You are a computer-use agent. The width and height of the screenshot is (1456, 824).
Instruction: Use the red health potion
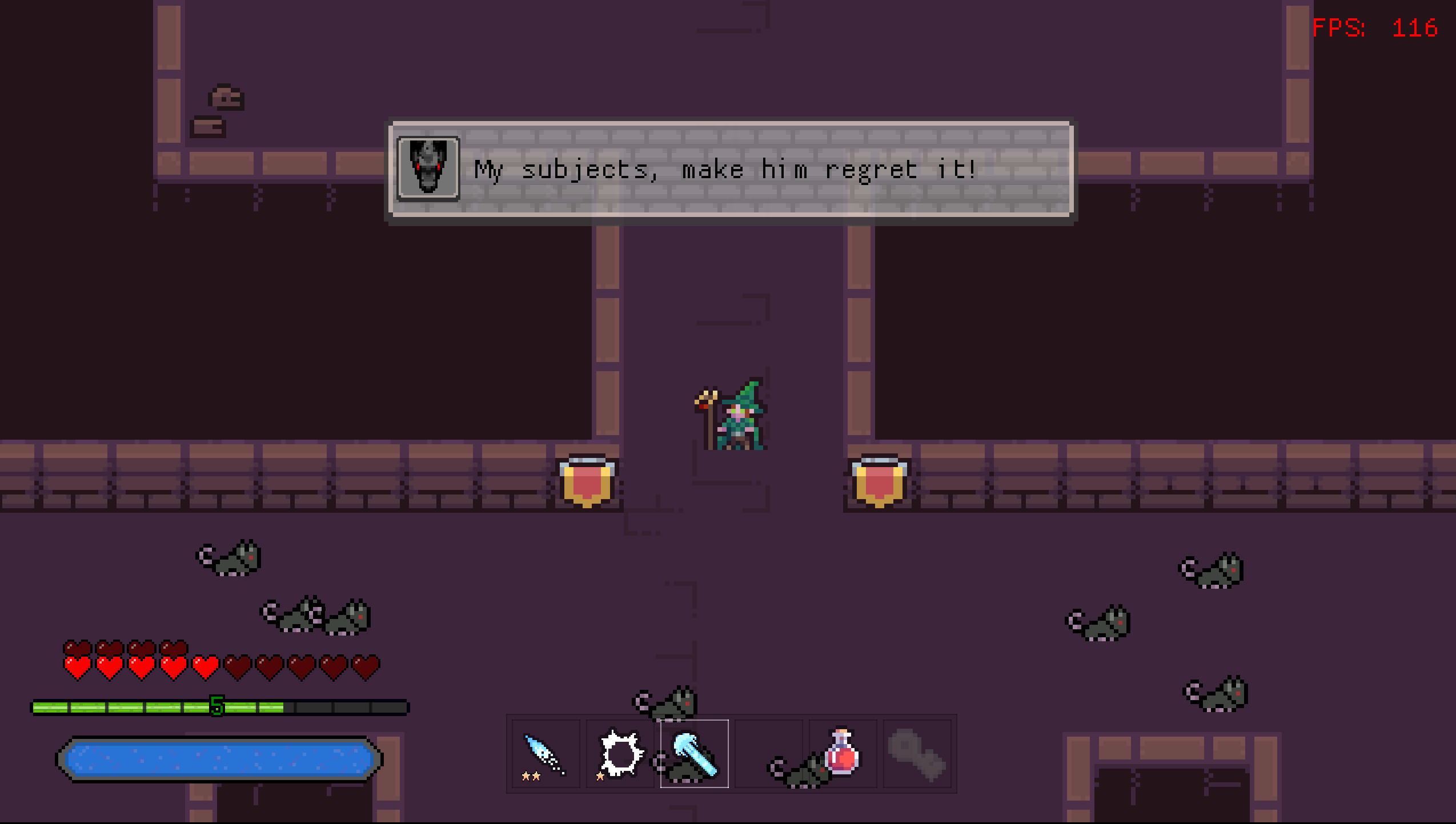(843, 754)
